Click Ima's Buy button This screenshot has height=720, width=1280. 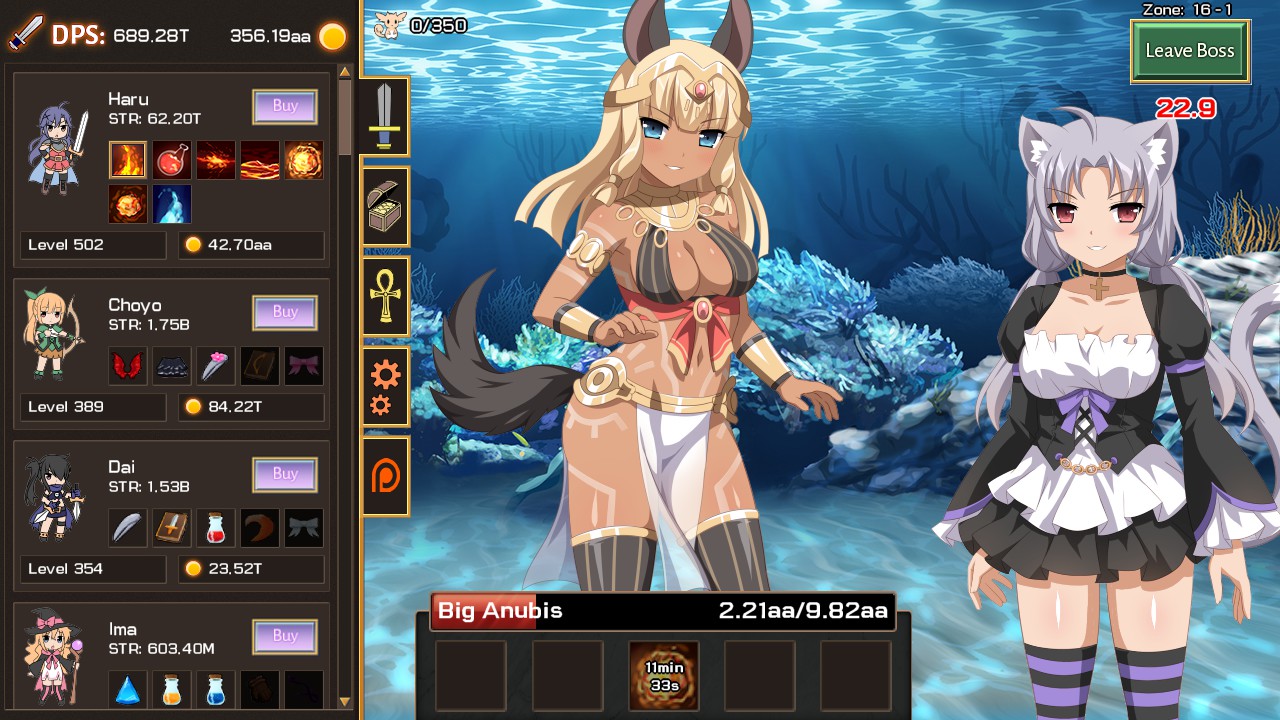(x=285, y=636)
